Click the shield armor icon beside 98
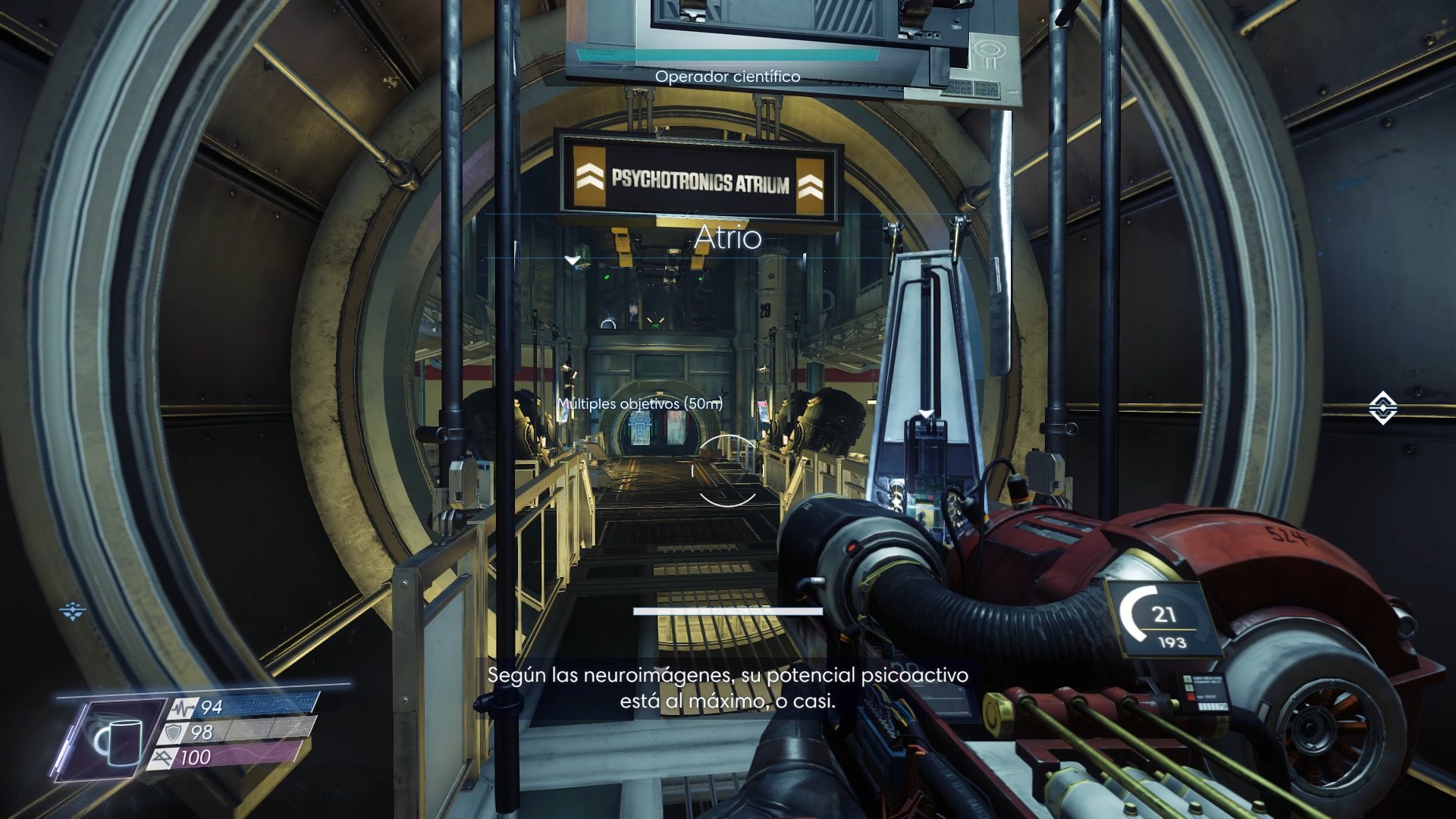This screenshot has width=1456, height=819. [173, 734]
